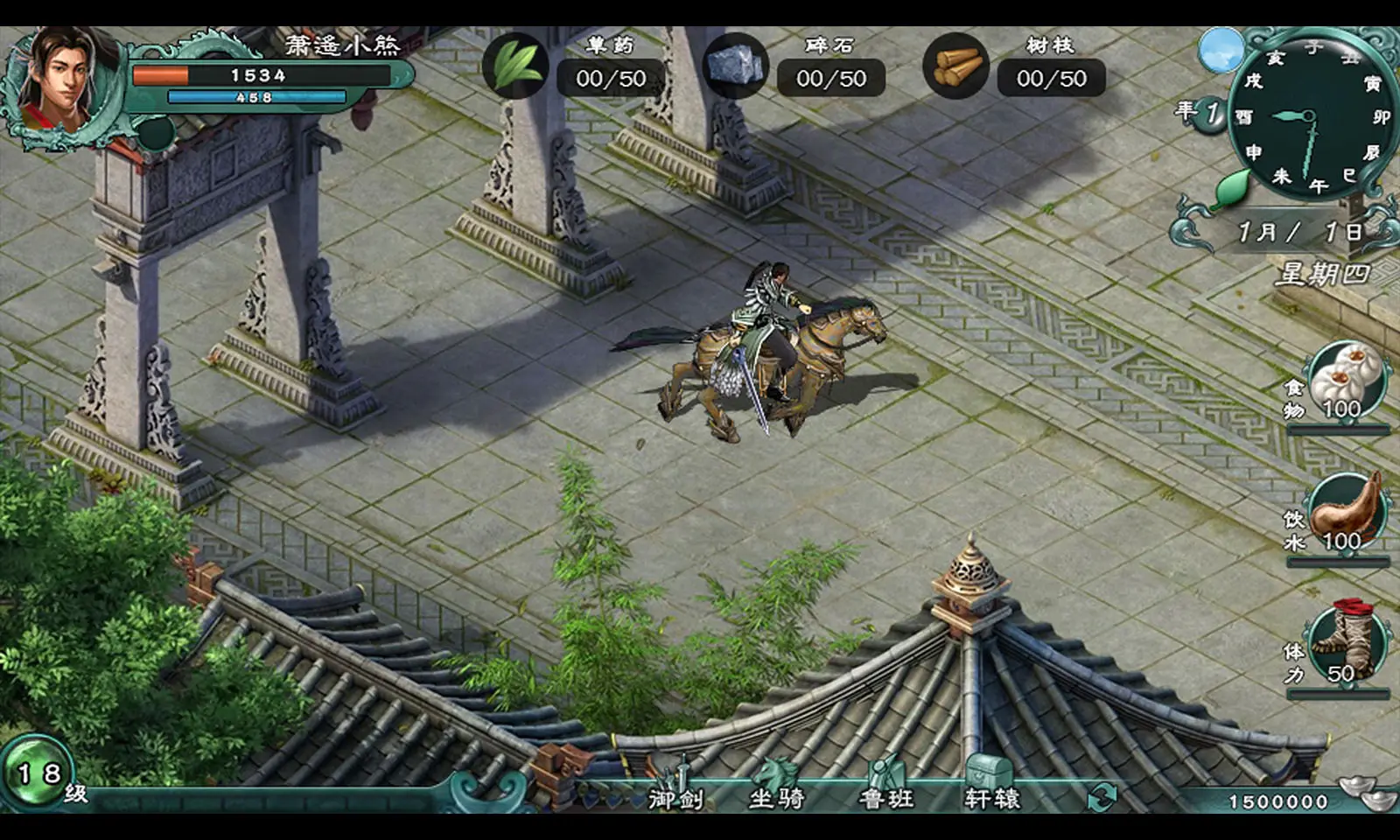The height and width of the screenshot is (840, 1400).
Task: Open the 坐骑 mount menu
Action: (x=776, y=786)
